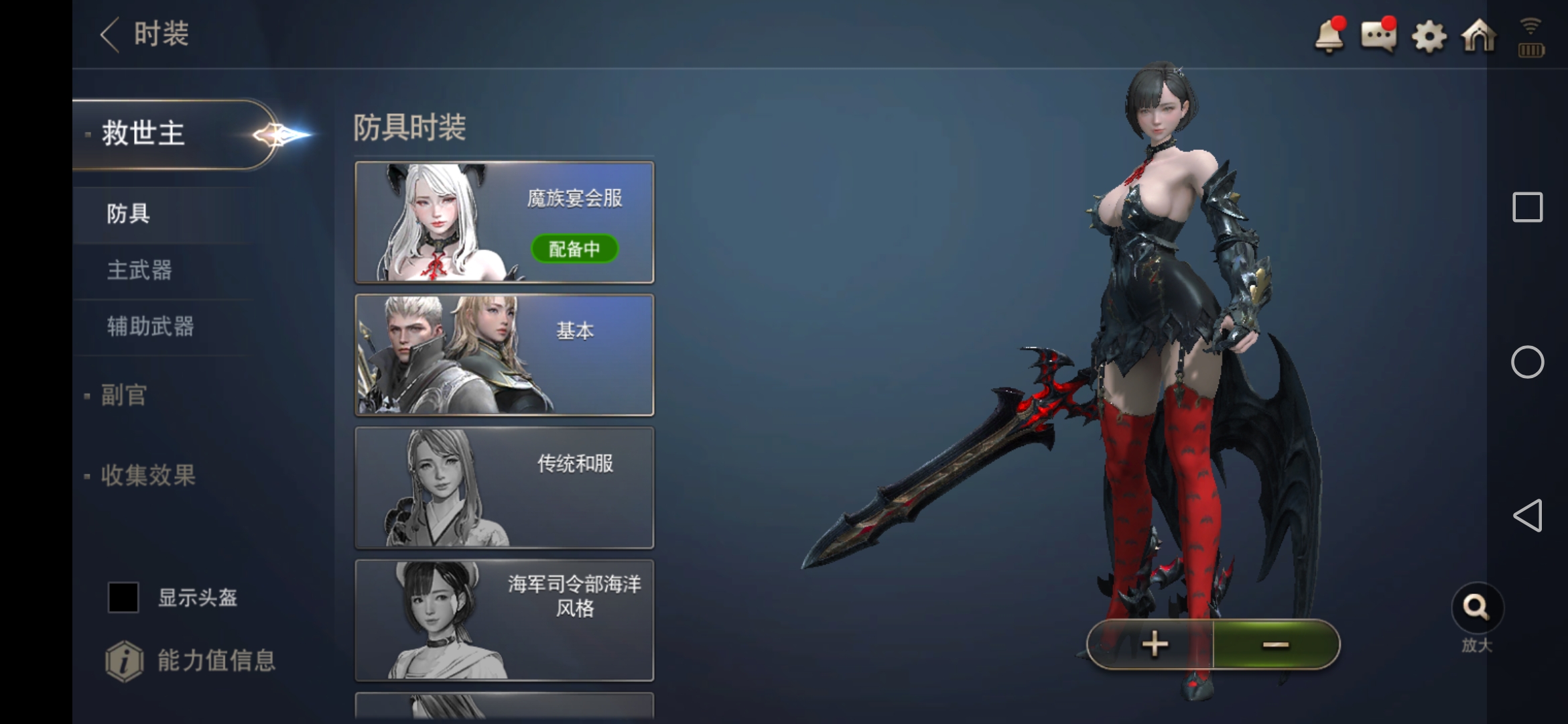Select the equipped 魔族宴会服 costume
Image resolution: width=1568 pixels, height=724 pixels.
(x=504, y=223)
